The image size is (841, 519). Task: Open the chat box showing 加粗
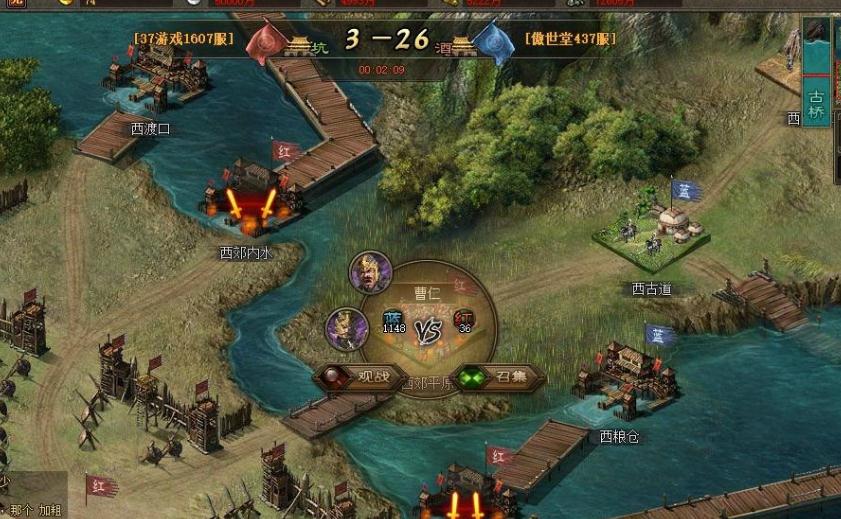pyautogui.click(x=35, y=509)
